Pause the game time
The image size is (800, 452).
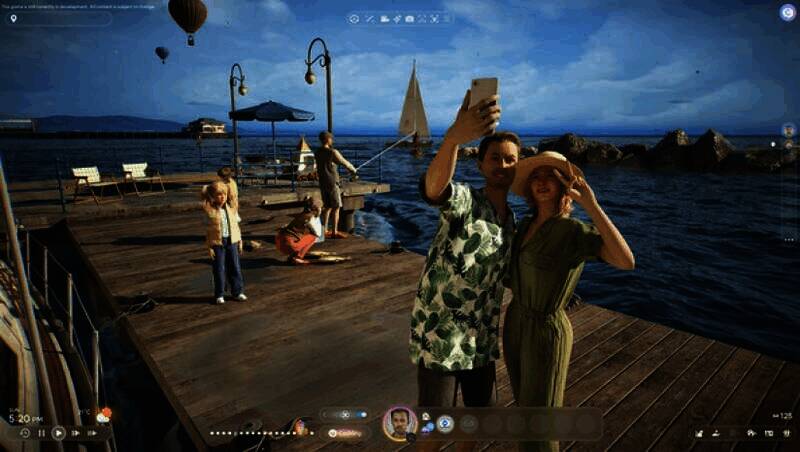tap(41, 433)
